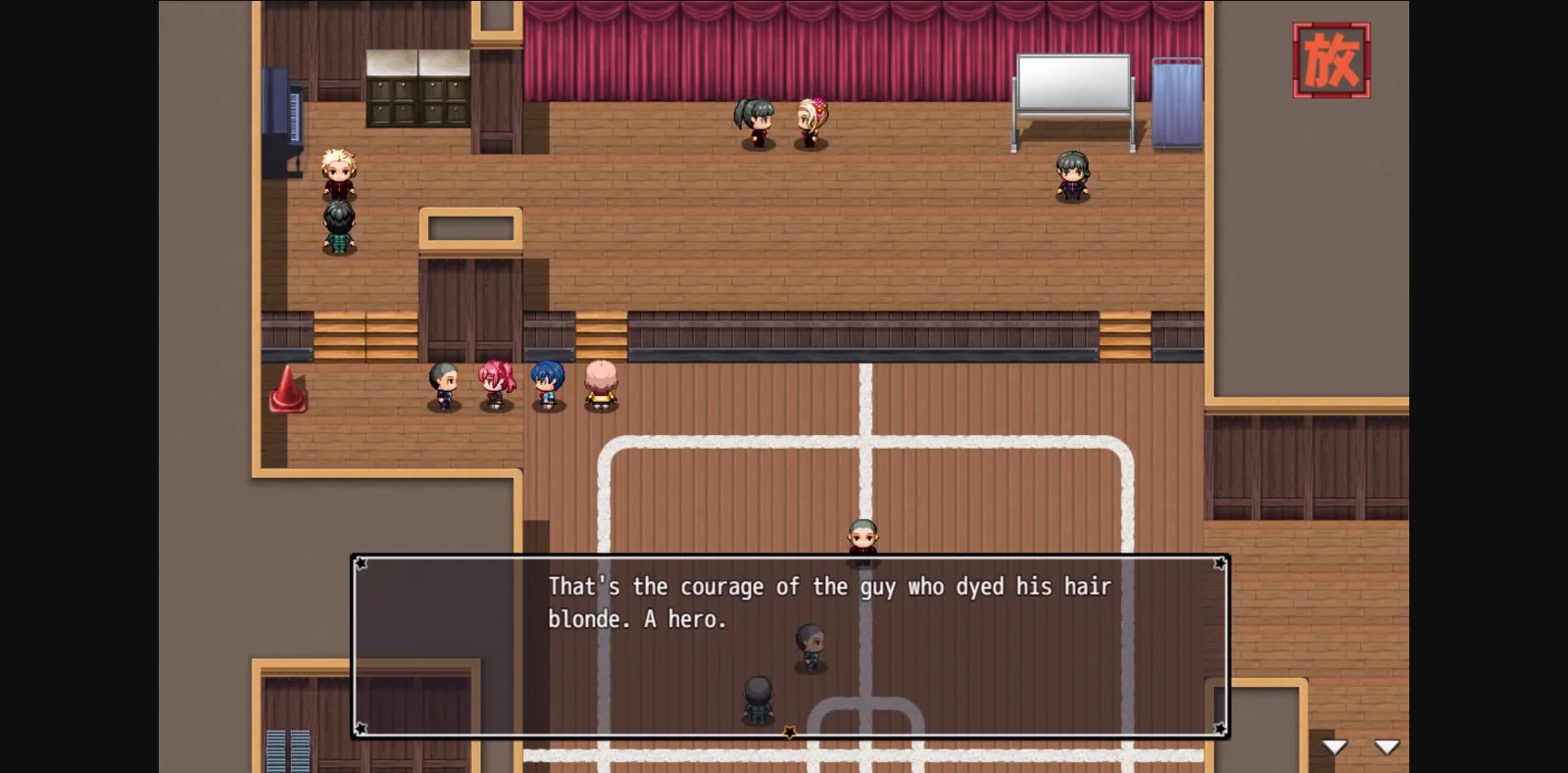This screenshot has height=773, width=1568.
Task: Select the blue-haired boy in the hallway group
Action: [549, 384]
